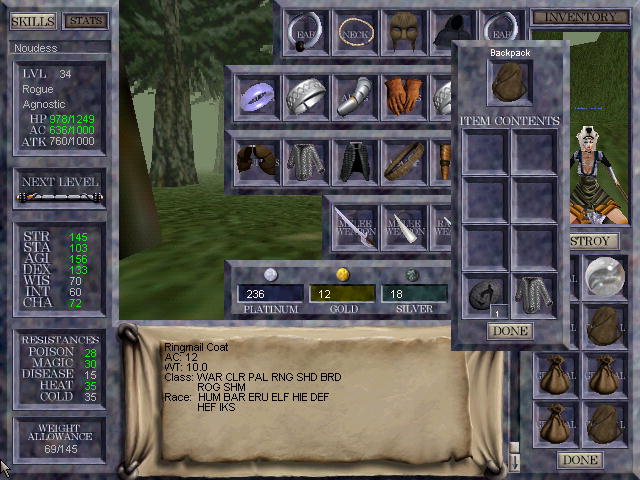Screen dimensions: 640x480
Task: Pick up the glowing blue ring
Action: point(257,96)
